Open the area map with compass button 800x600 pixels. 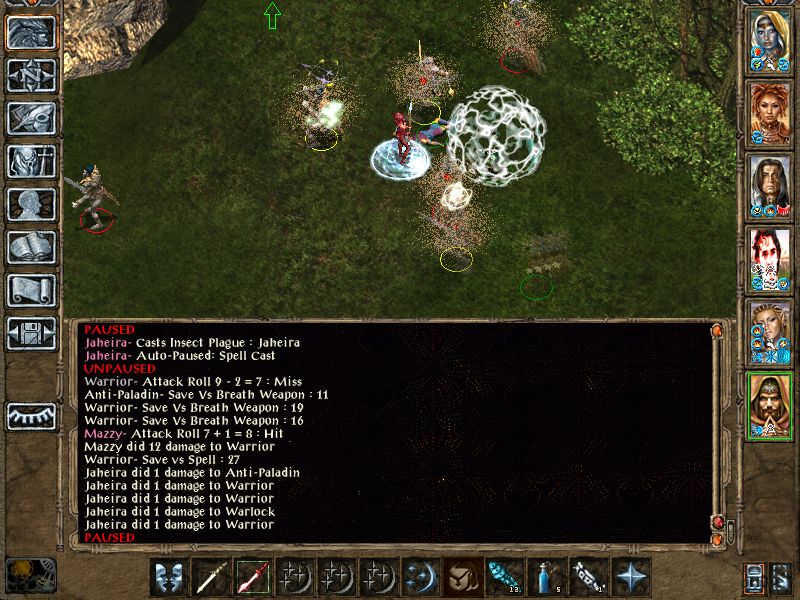coord(31,75)
